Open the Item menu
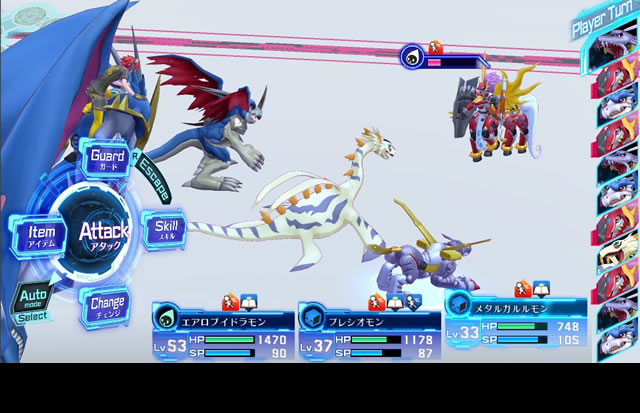The width and height of the screenshot is (640, 413). pyautogui.click(x=39, y=236)
